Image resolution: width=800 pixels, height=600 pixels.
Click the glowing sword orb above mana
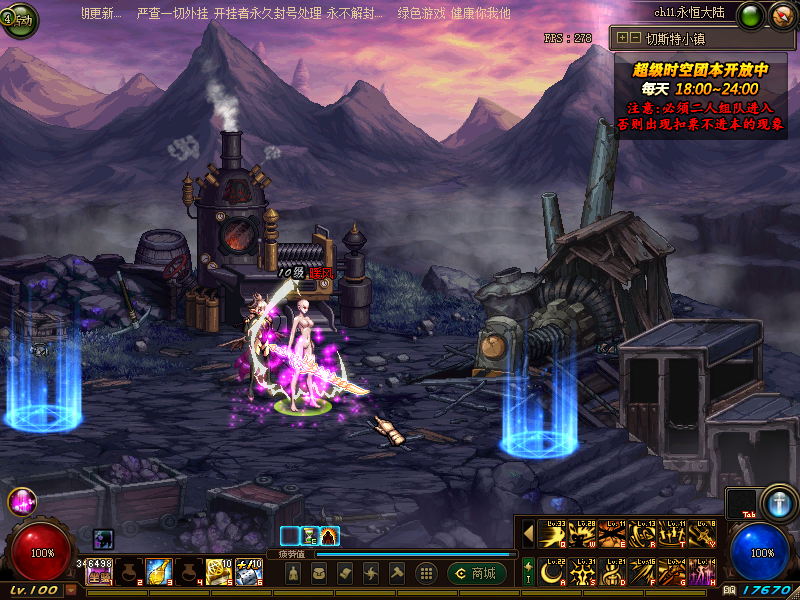[x=777, y=502]
